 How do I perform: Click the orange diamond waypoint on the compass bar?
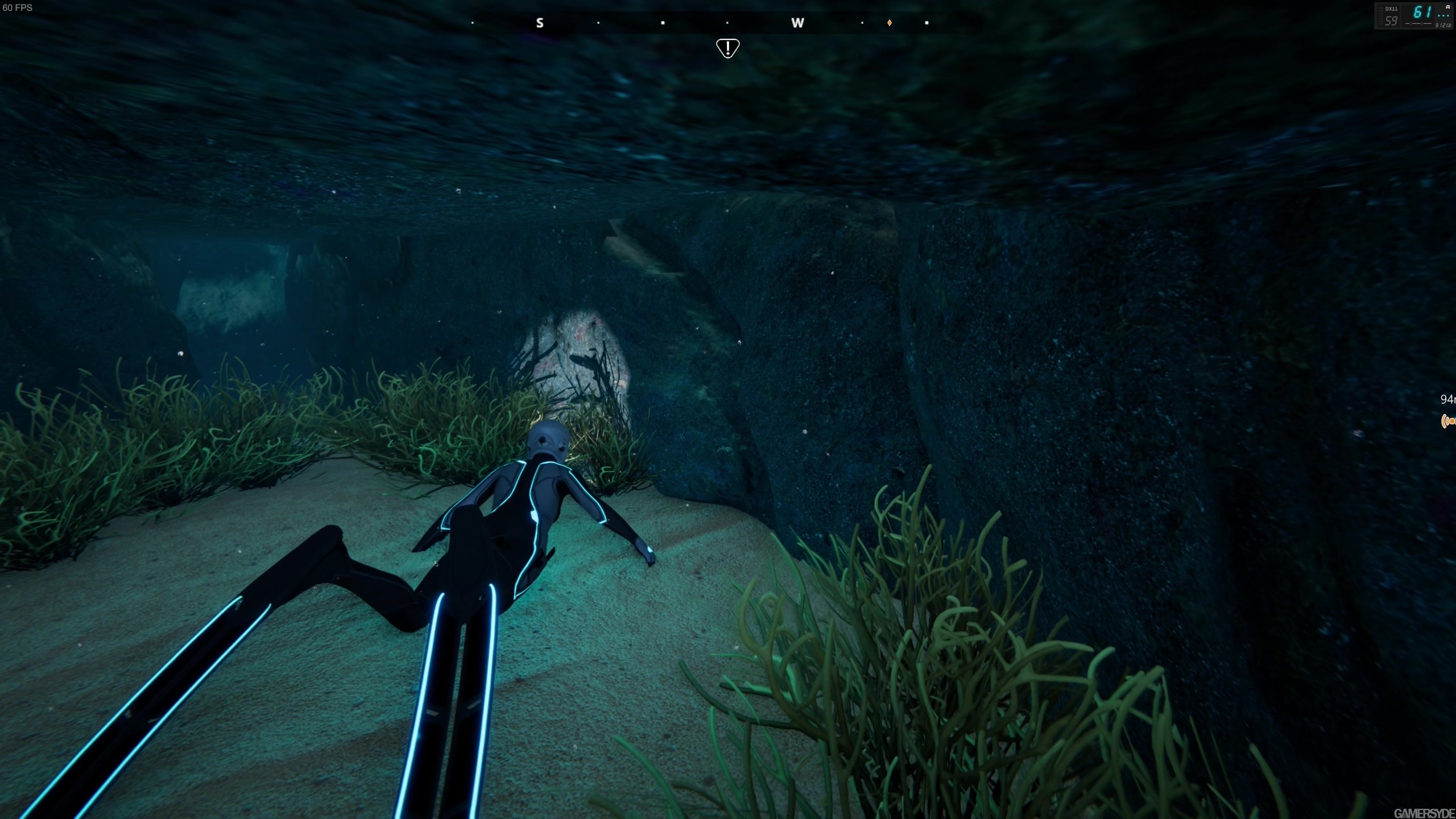coord(890,23)
